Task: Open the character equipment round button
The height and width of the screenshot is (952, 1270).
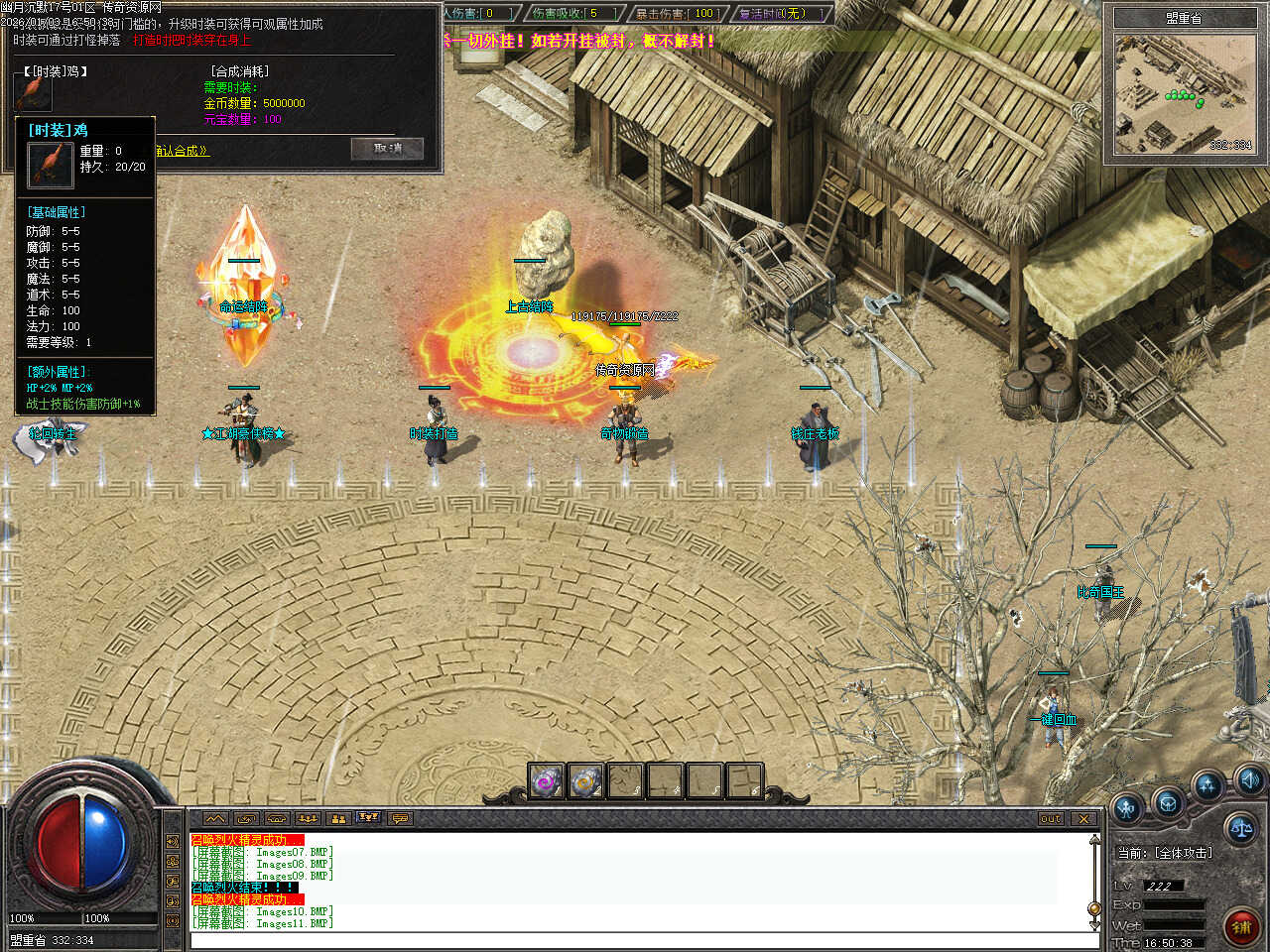Action: coord(1127,808)
